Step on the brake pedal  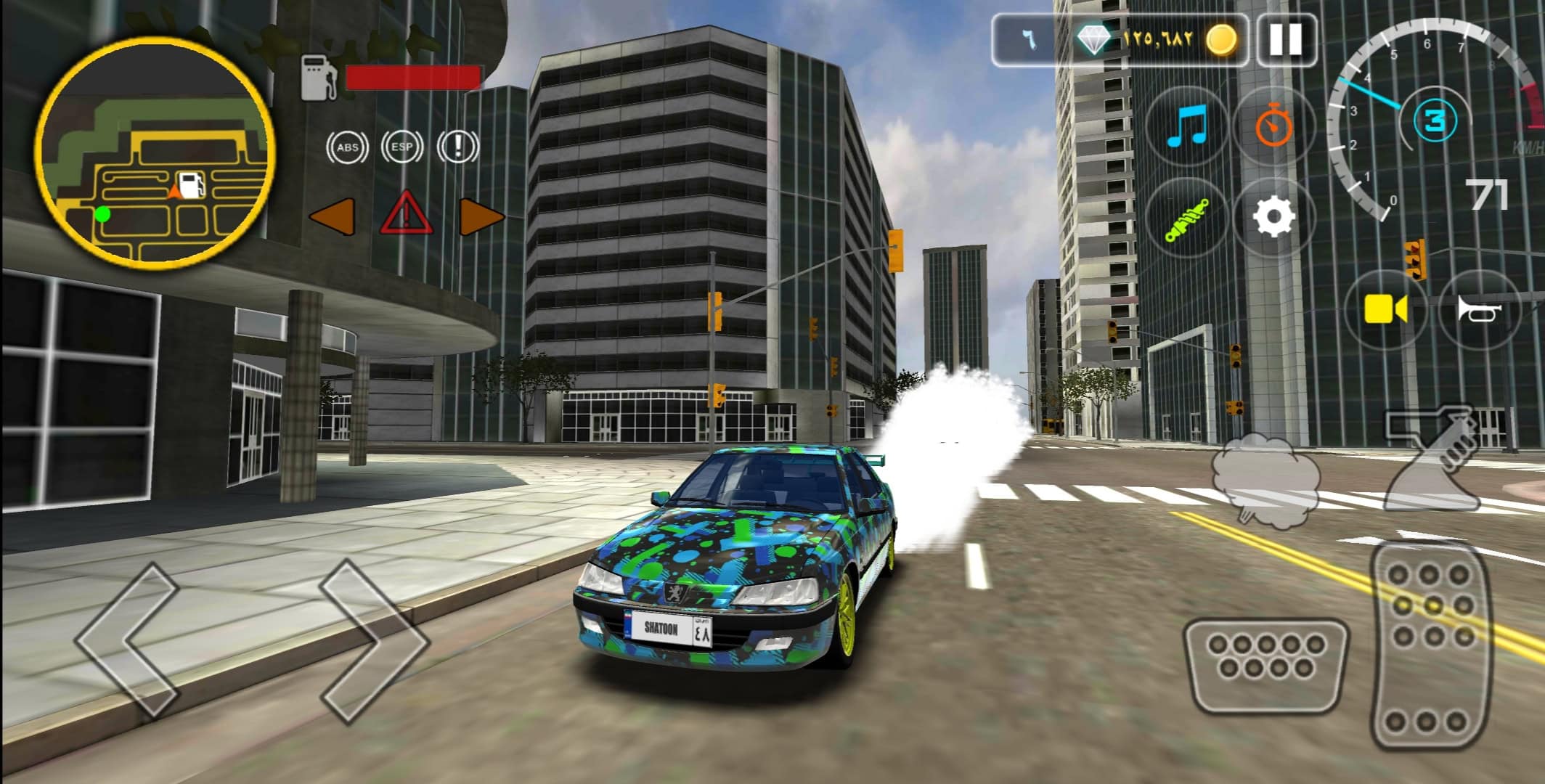[1265, 666]
